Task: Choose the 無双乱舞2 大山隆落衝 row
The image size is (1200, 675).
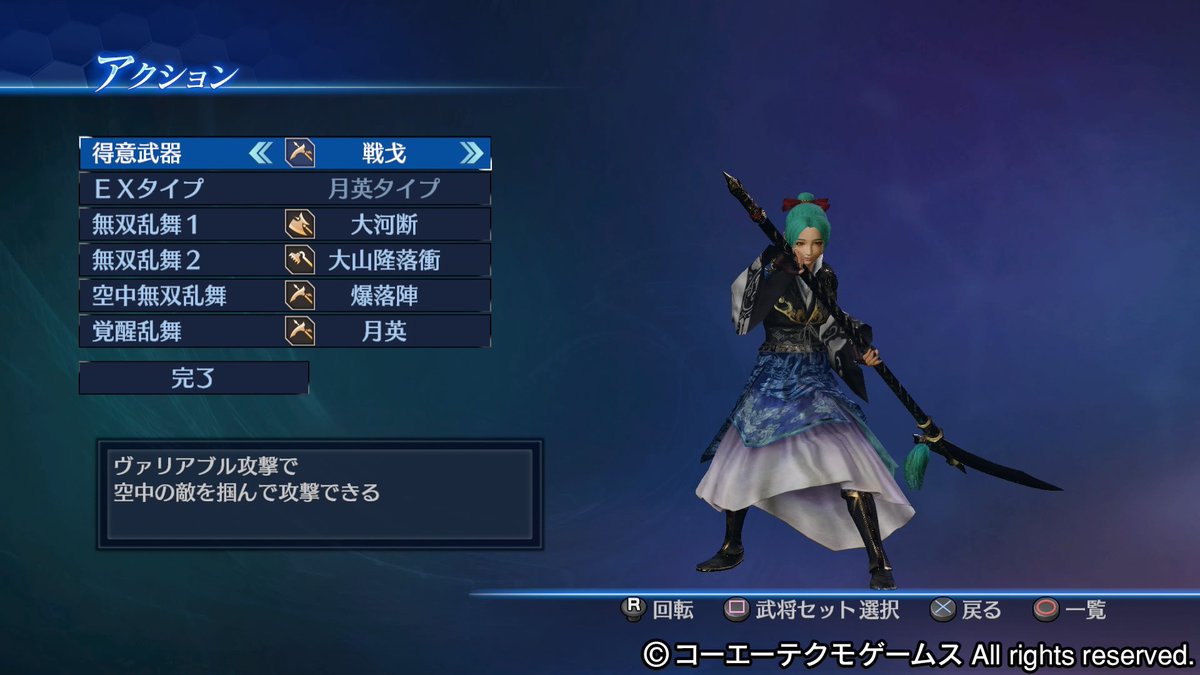Action: point(285,260)
